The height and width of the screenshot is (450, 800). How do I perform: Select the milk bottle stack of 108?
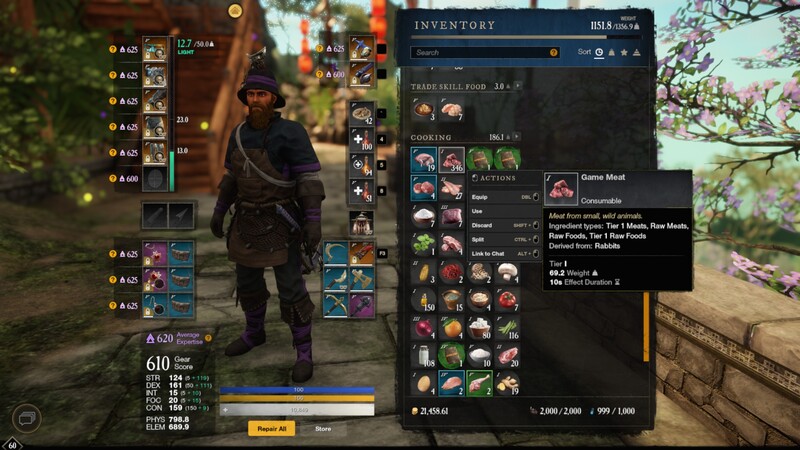click(423, 355)
